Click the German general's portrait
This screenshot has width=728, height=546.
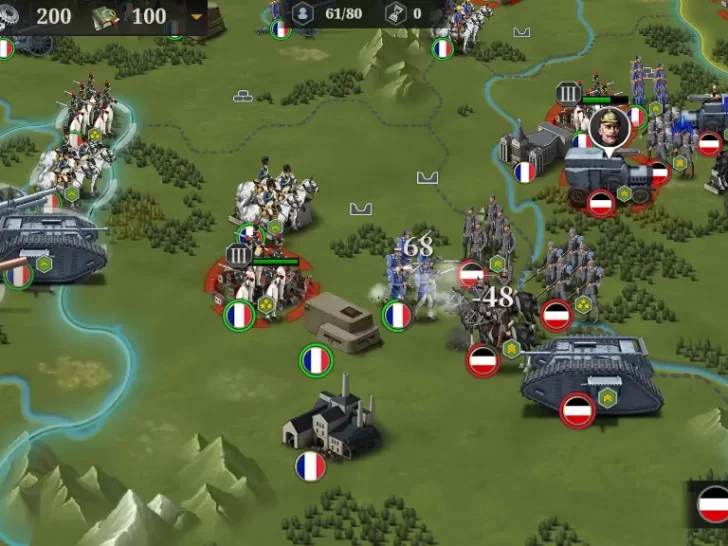(x=606, y=128)
